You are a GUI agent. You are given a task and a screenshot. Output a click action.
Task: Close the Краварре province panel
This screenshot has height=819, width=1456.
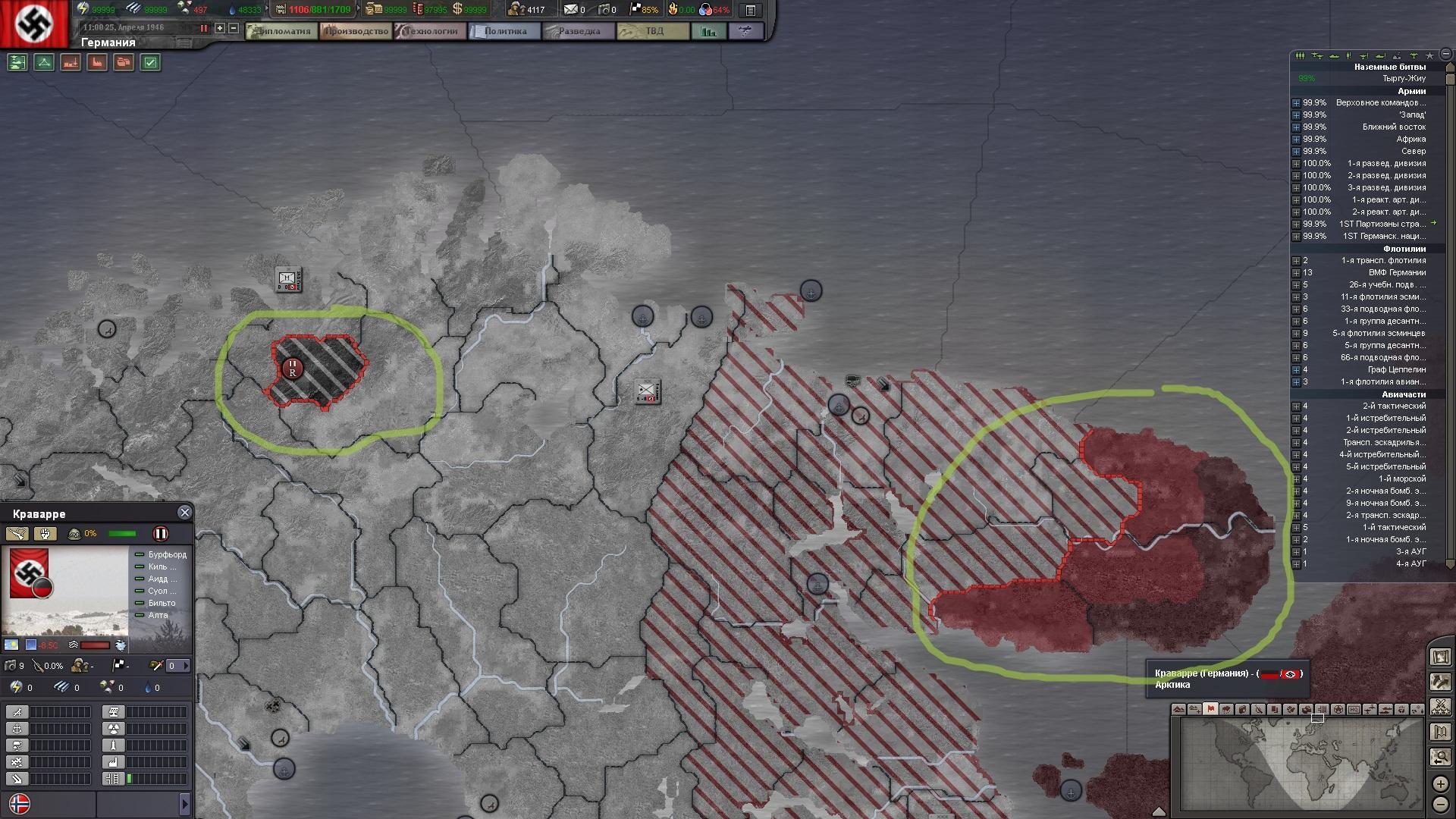pyautogui.click(x=184, y=513)
